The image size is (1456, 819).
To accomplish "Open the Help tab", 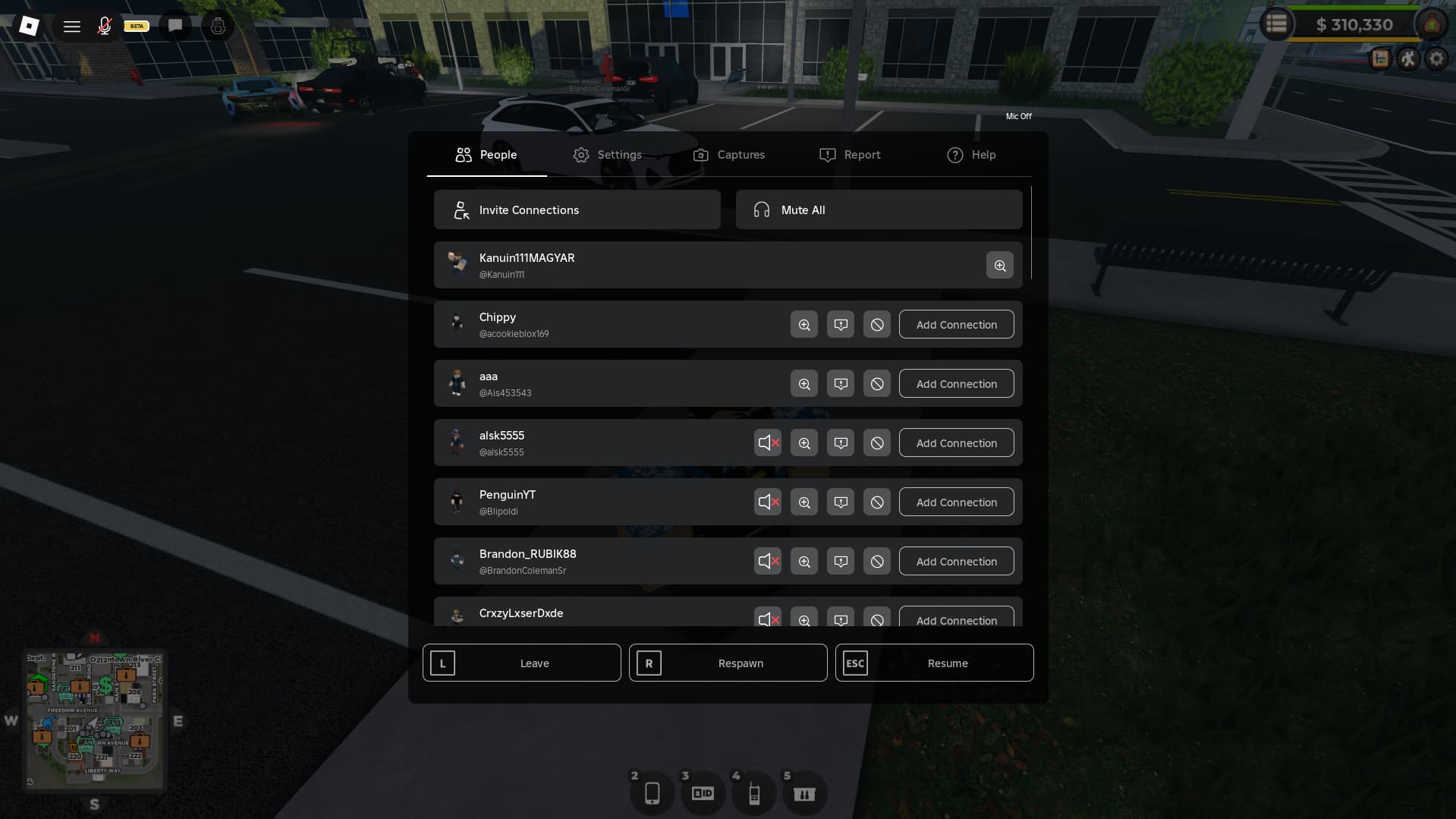I will [971, 155].
